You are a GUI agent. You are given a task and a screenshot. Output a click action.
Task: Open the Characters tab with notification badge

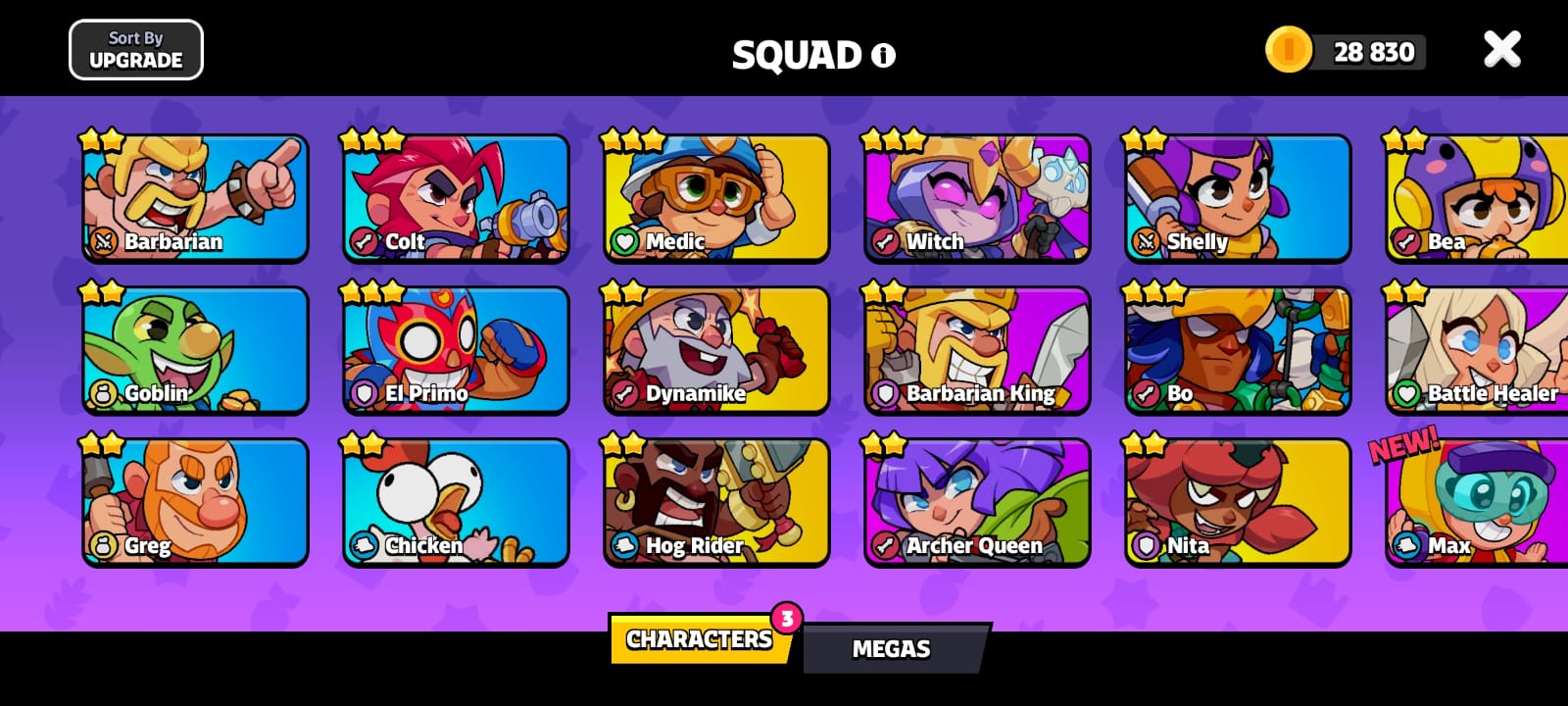(698, 639)
